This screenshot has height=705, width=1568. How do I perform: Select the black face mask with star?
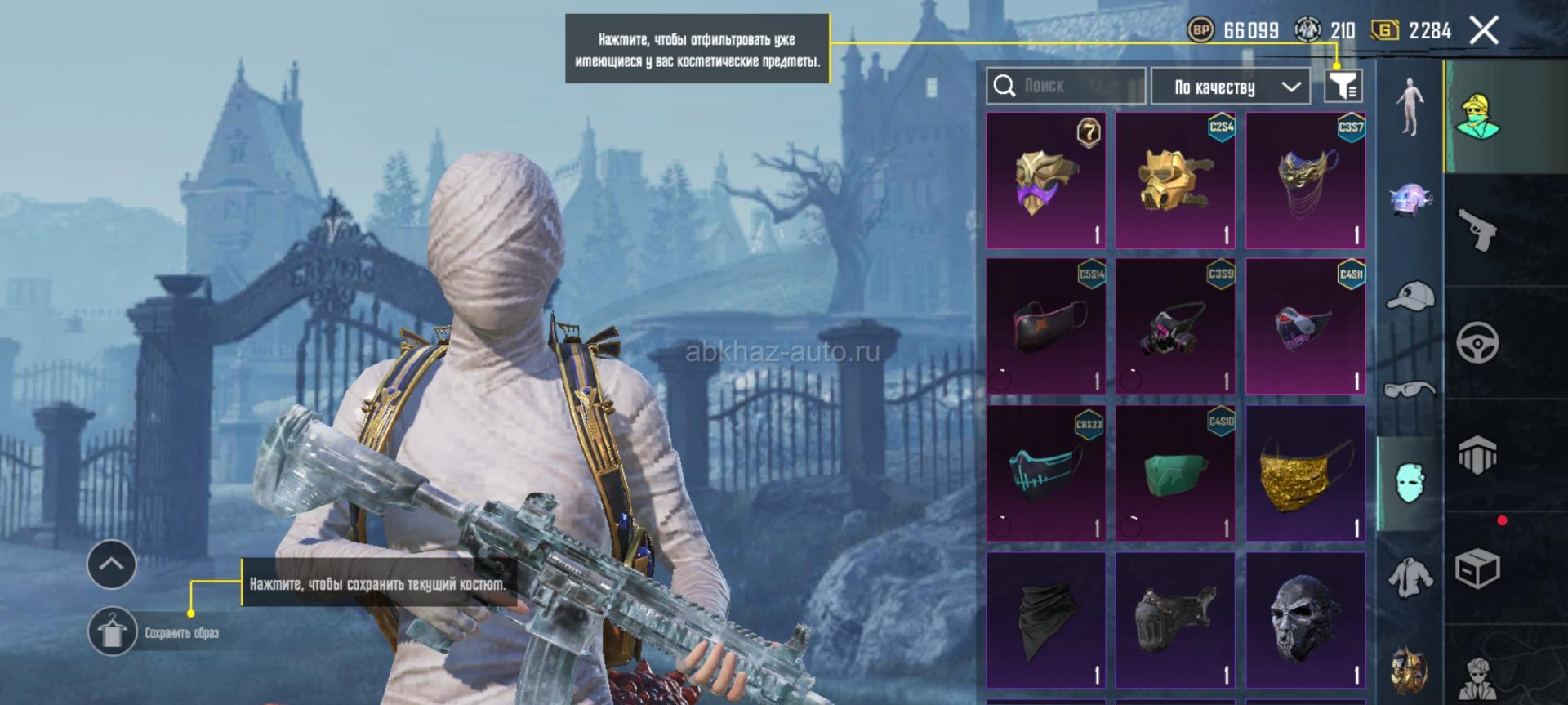1045,327
